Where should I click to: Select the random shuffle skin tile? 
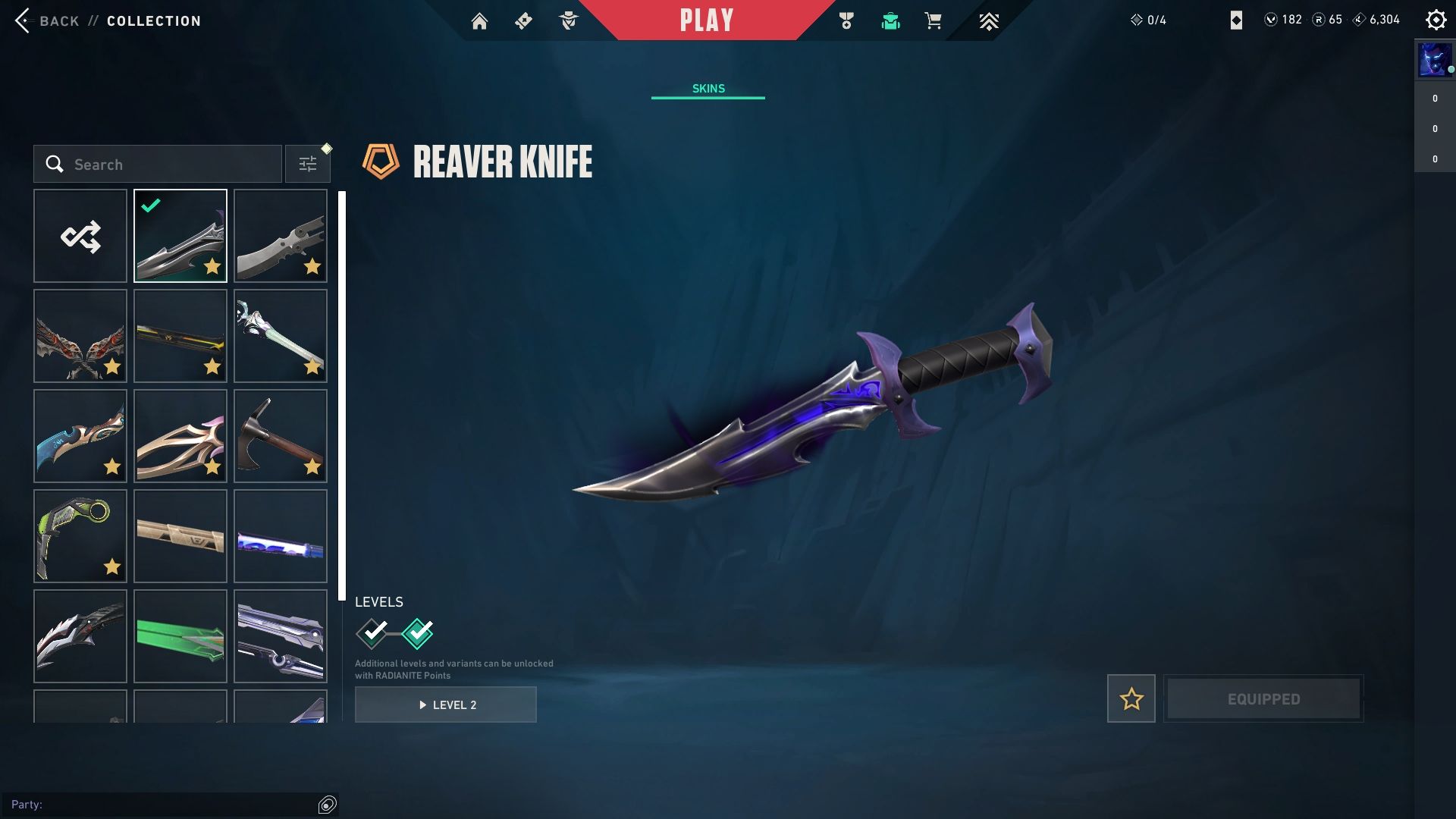pos(80,236)
